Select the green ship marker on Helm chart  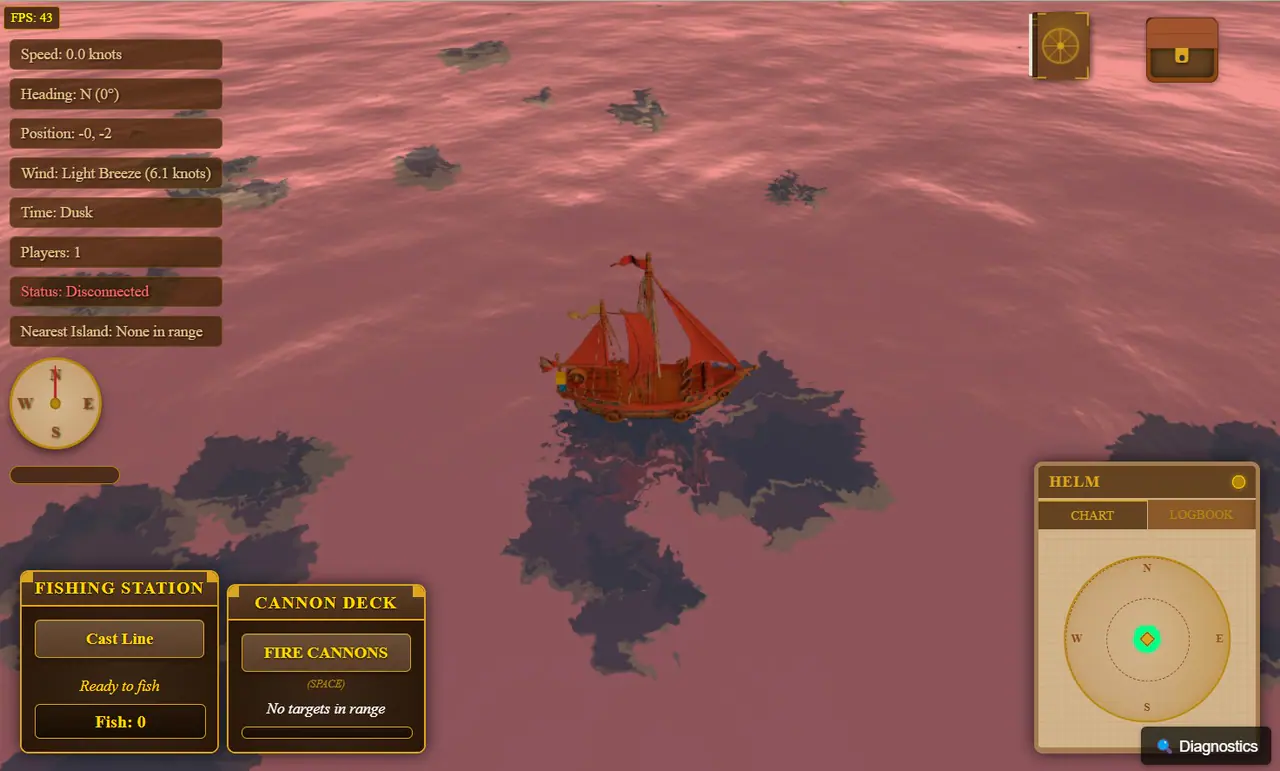pyautogui.click(x=1146, y=638)
